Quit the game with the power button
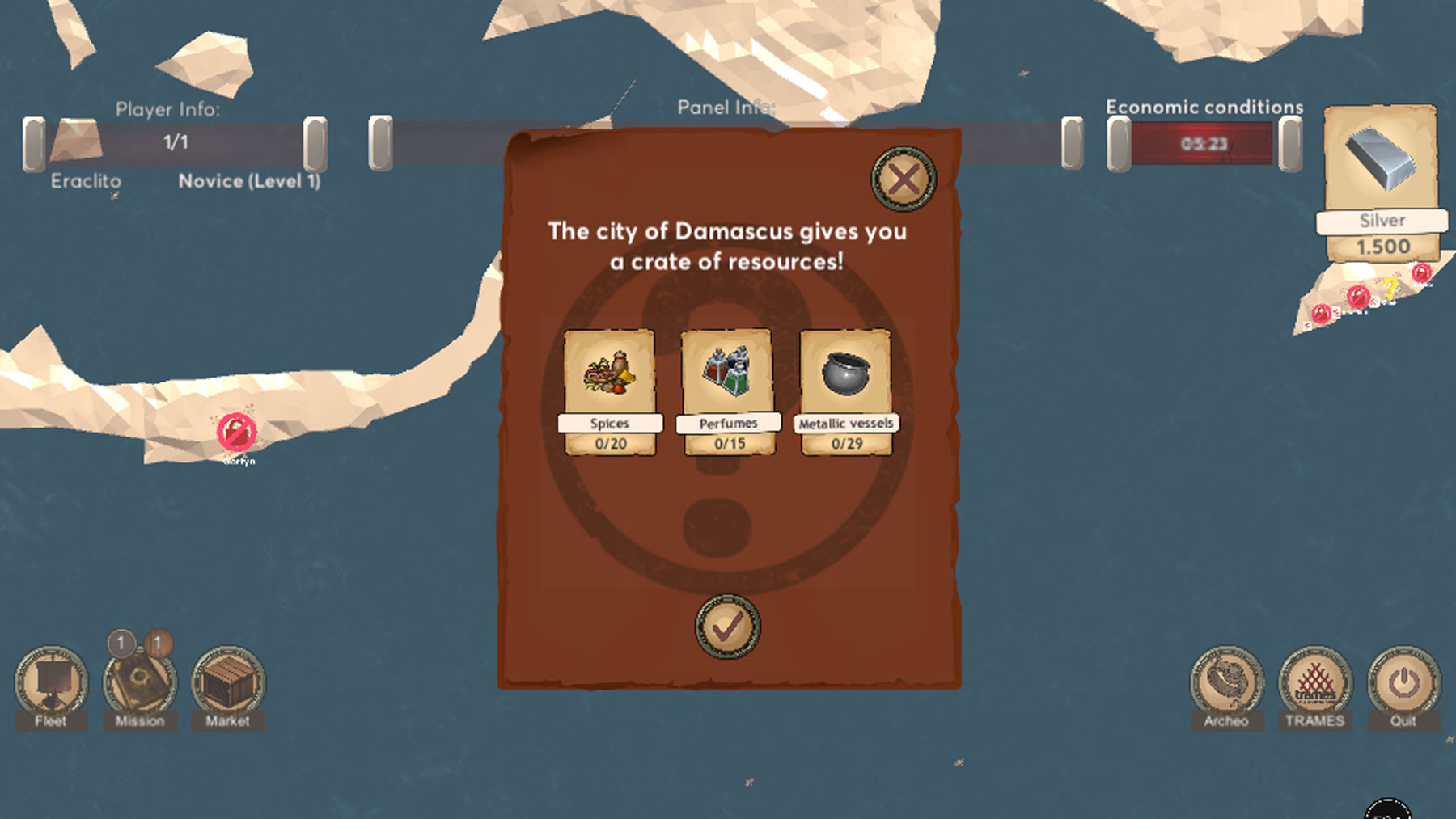Screen dimensions: 1456x819 point(1403,682)
